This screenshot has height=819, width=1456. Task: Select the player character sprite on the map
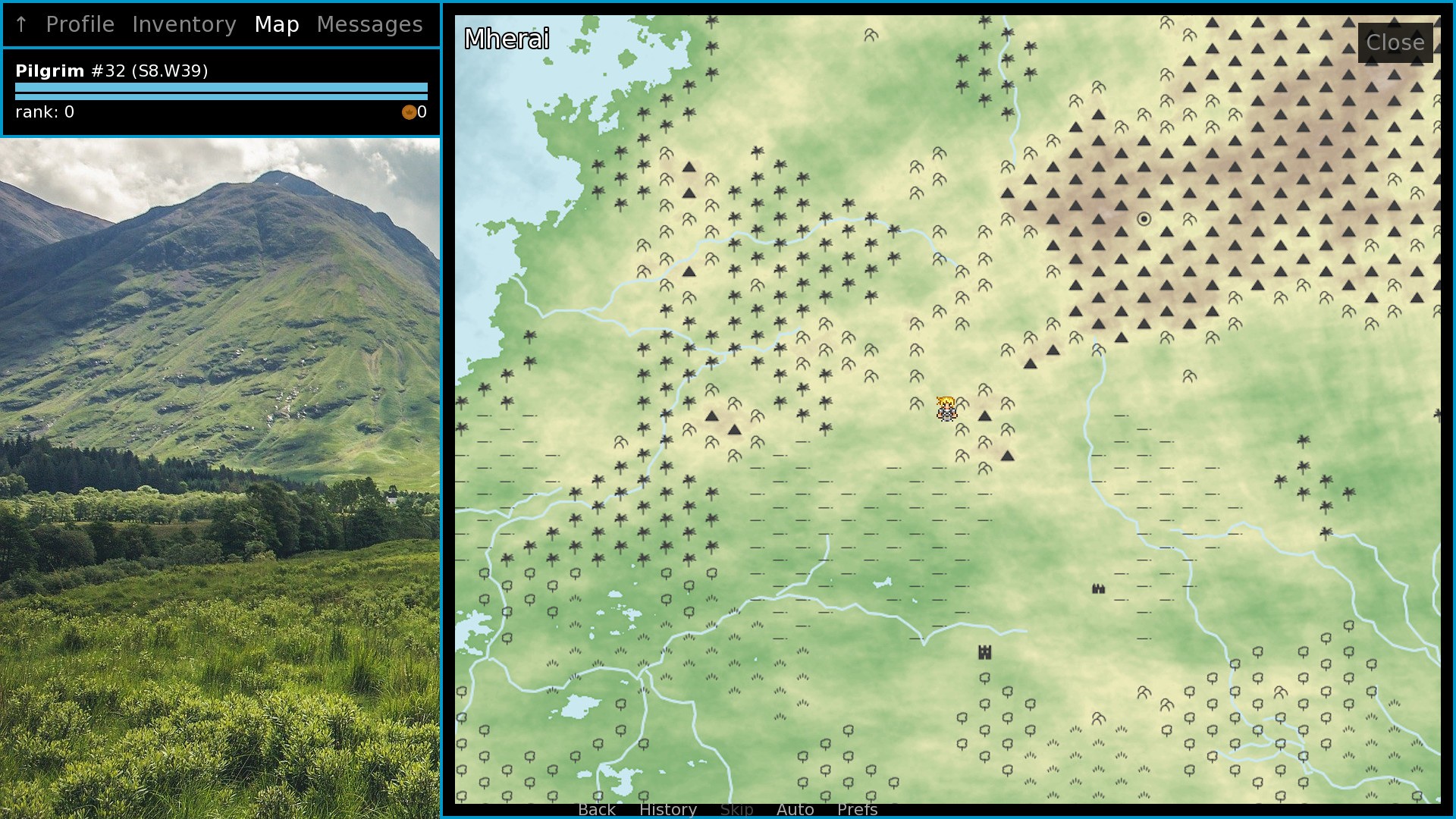946,408
